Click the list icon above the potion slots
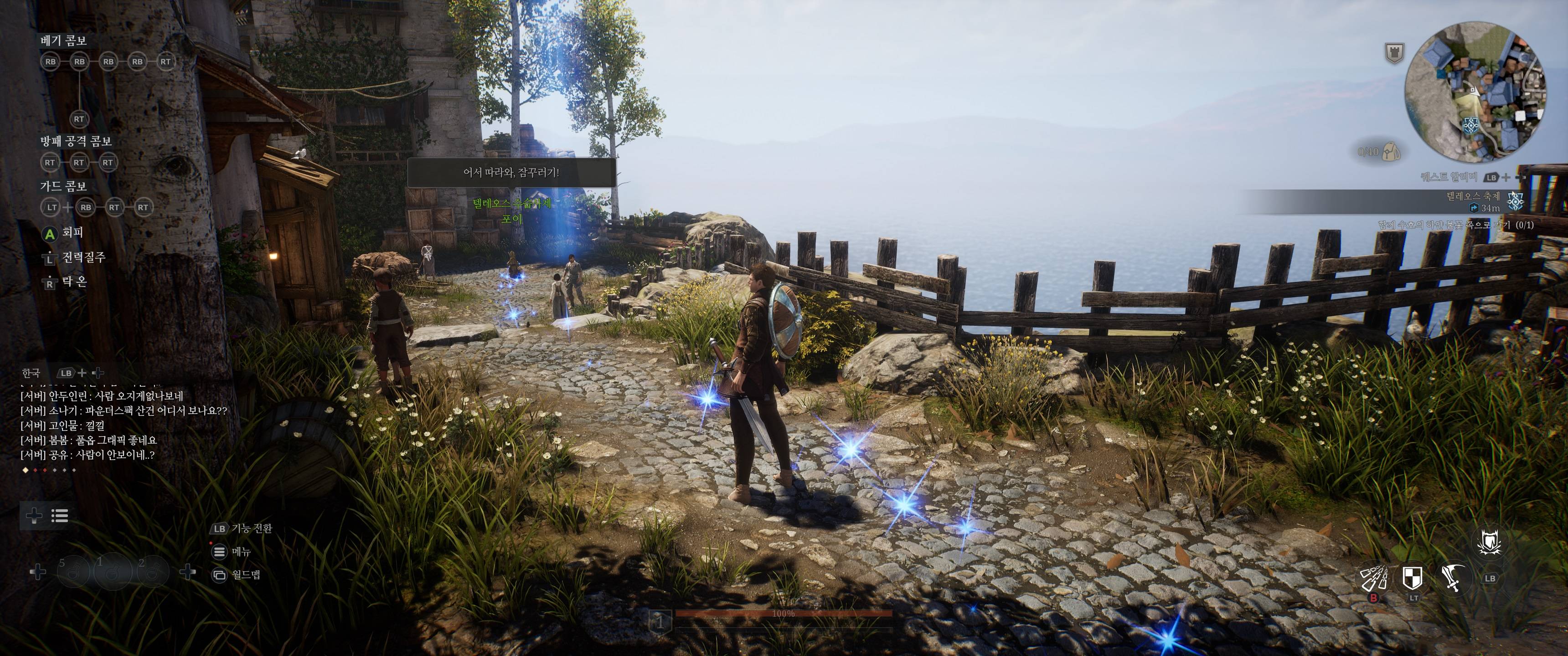The width and height of the screenshot is (1568, 656). click(60, 516)
